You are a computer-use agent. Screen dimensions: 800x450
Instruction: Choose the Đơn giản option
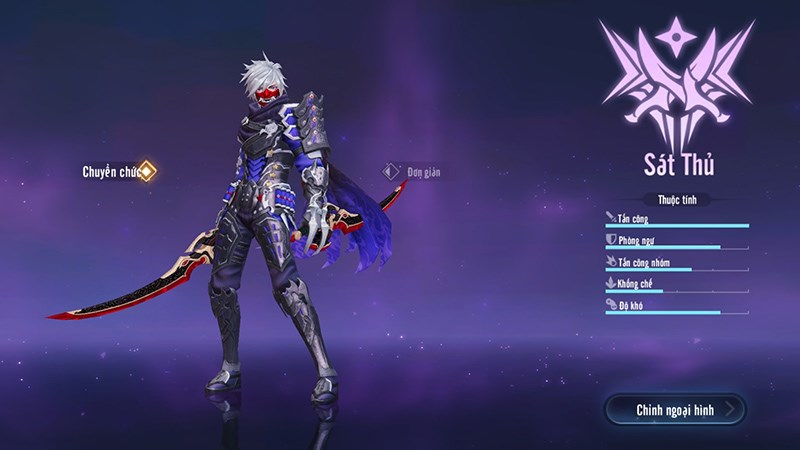[413, 171]
